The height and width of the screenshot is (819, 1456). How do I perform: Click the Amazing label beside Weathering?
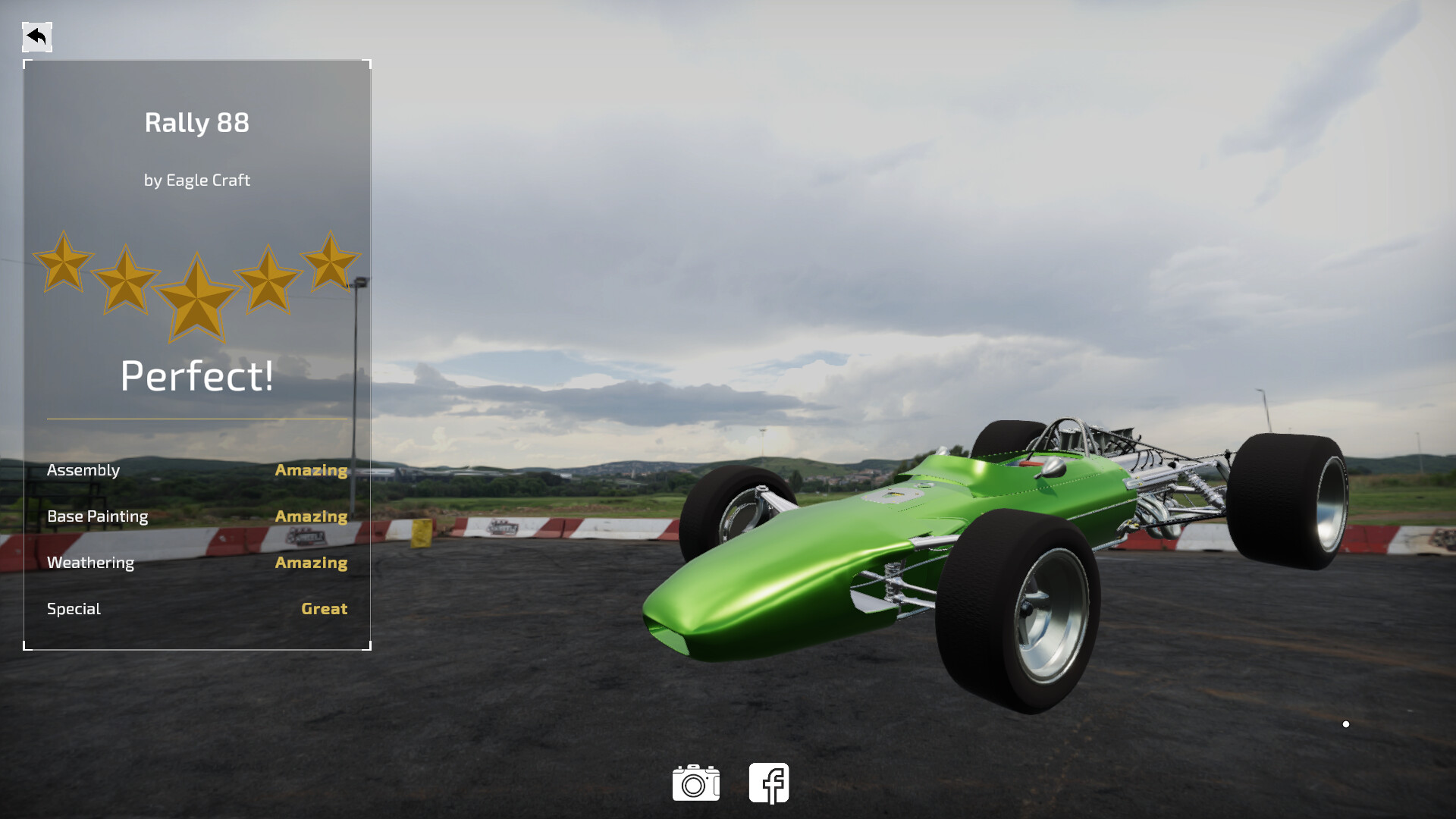coord(311,563)
